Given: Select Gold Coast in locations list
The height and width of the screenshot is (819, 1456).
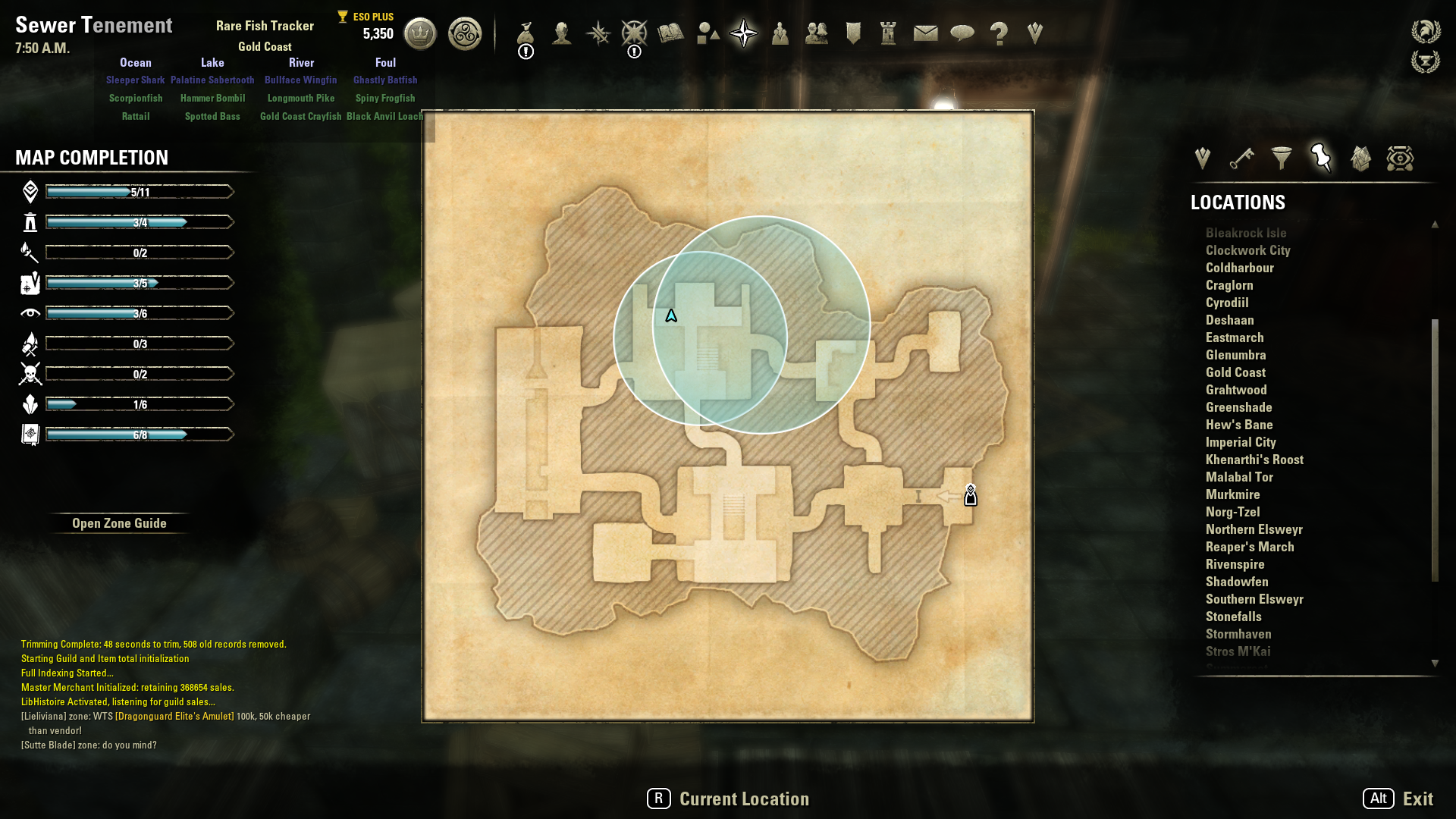Looking at the screenshot, I should coord(1235,372).
